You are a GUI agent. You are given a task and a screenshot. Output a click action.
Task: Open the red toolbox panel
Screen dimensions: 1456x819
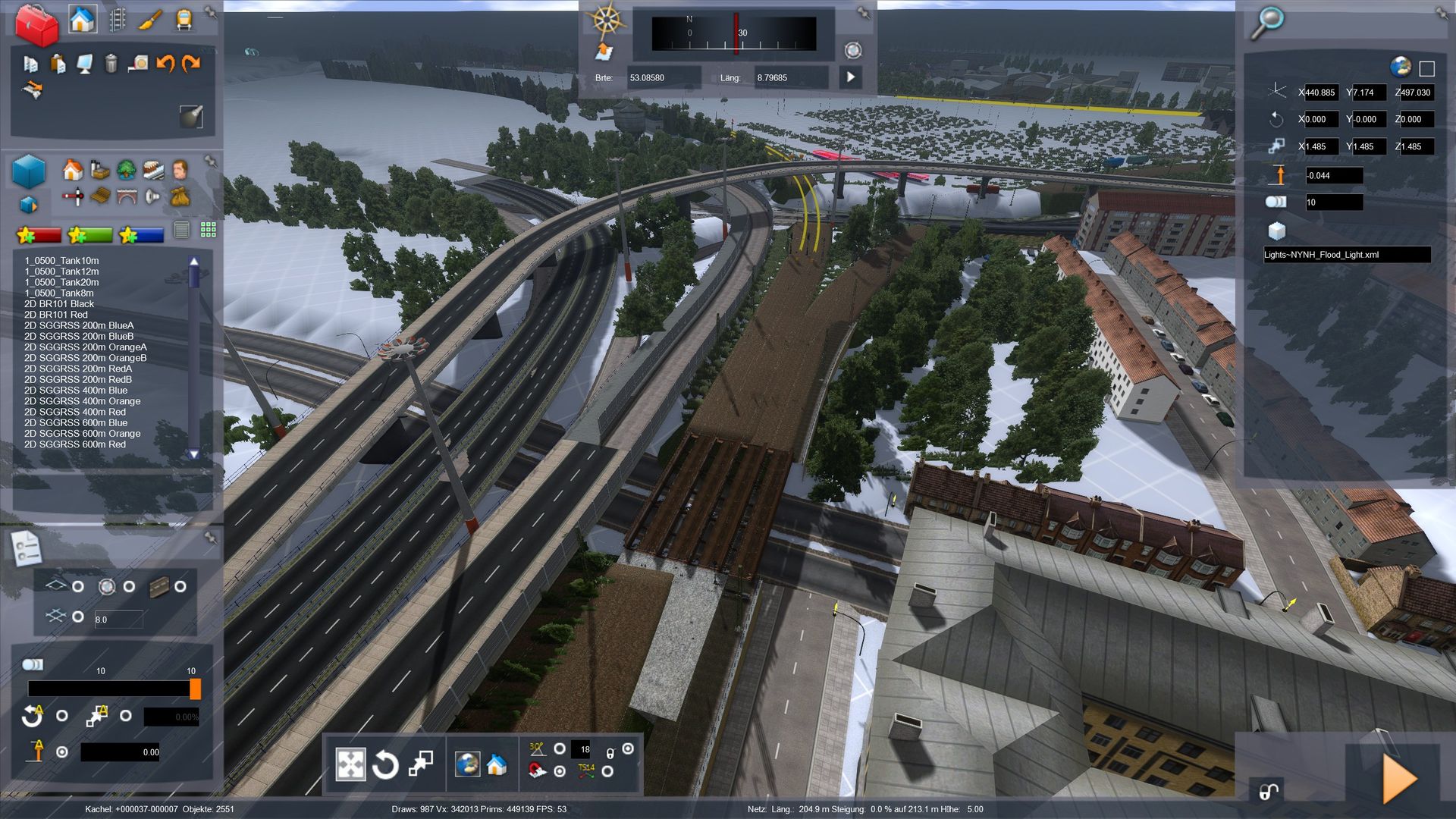(36, 24)
